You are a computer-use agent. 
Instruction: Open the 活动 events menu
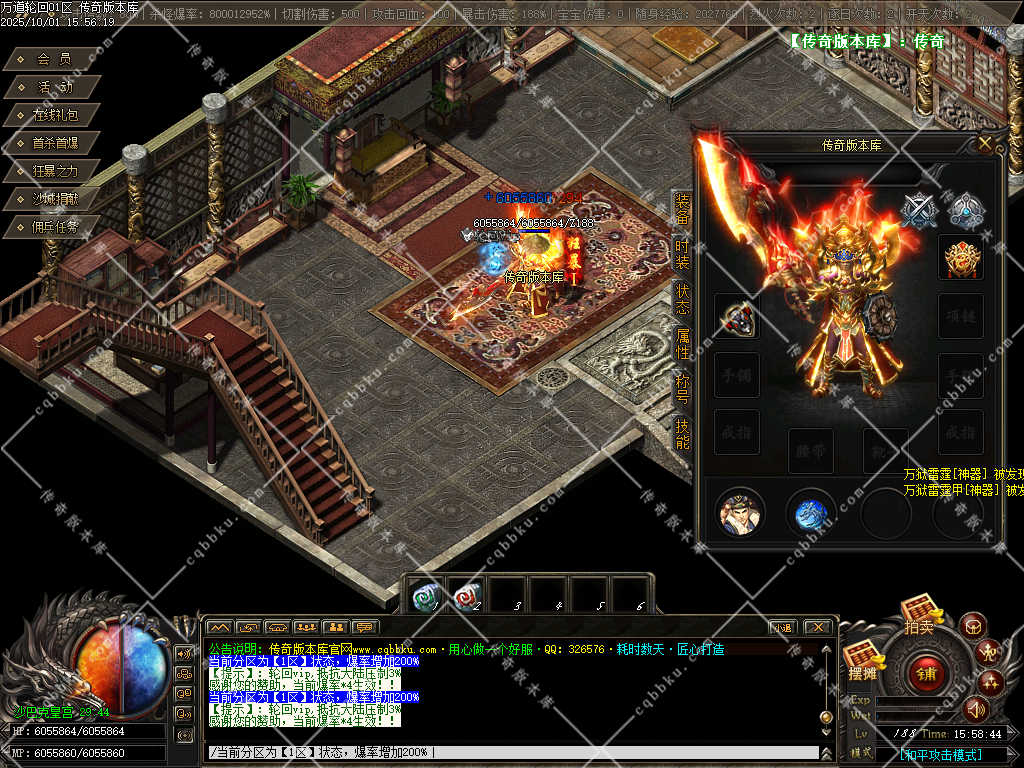54,87
